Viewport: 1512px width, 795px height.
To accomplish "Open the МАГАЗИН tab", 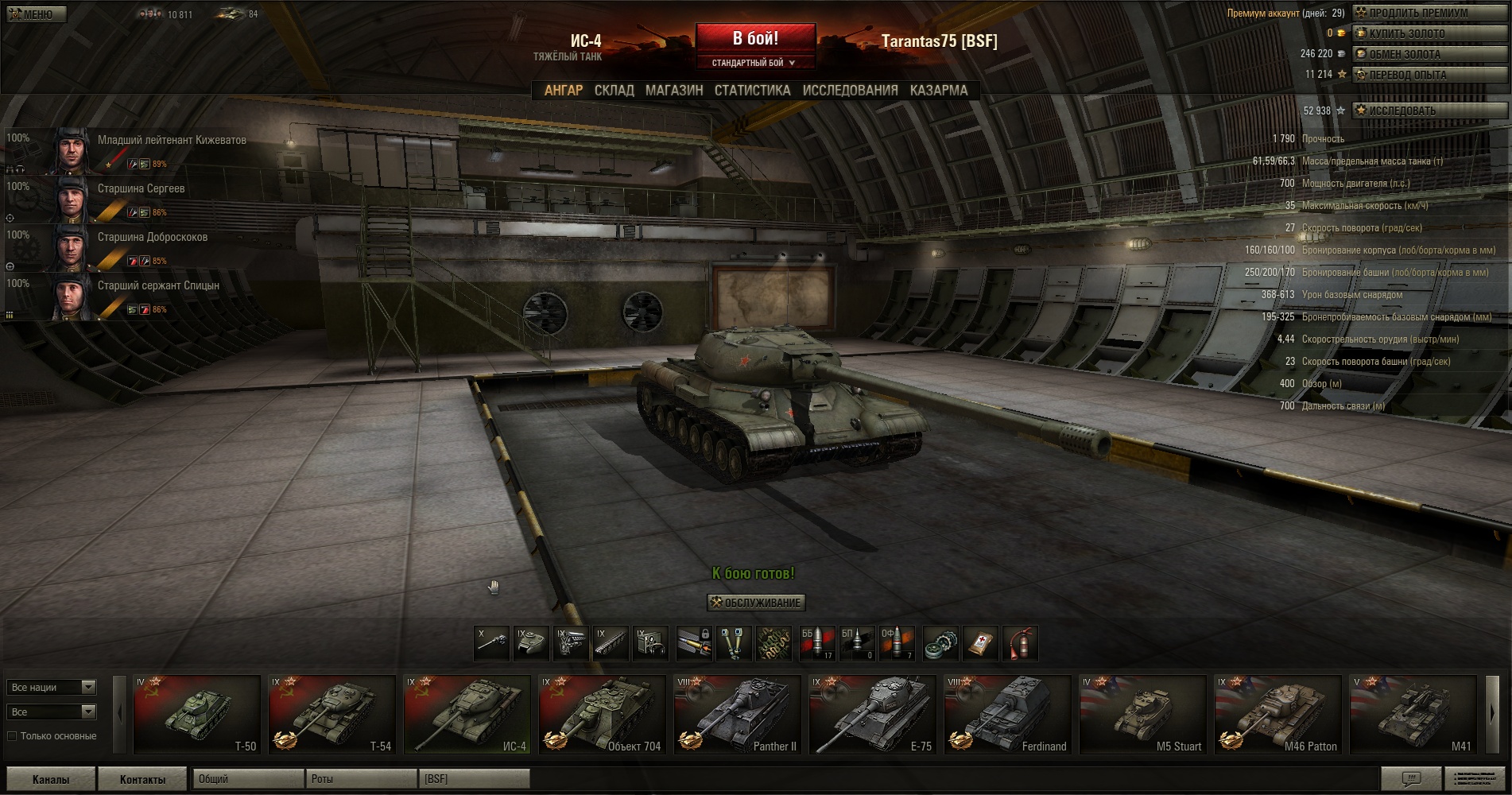I will pyautogui.click(x=674, y=91).
